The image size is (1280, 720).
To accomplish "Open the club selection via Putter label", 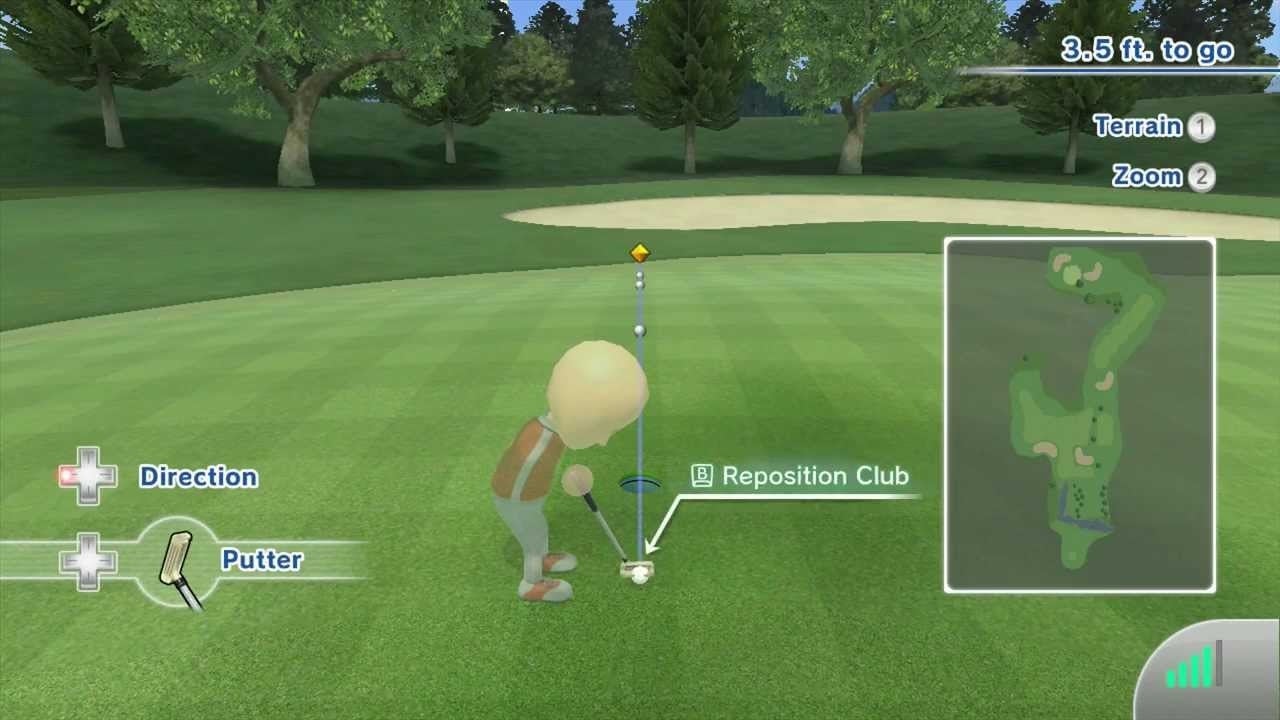I will 261,561.
